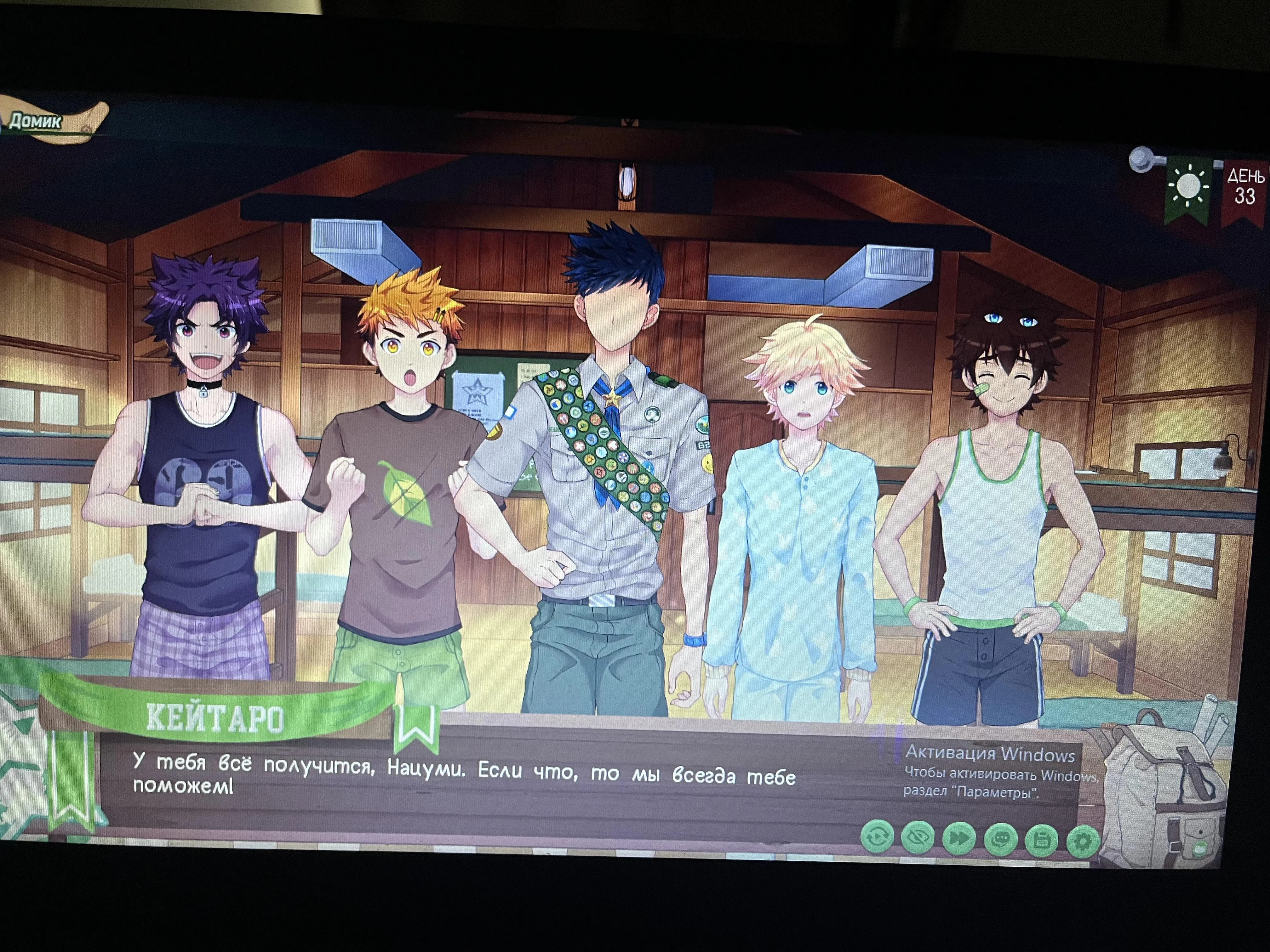The height and width of the screenshot is (952, 1270).
Task: Fast-forward the dialogue with the skip button
Action: pyautogui.click(x=959, y=838)
